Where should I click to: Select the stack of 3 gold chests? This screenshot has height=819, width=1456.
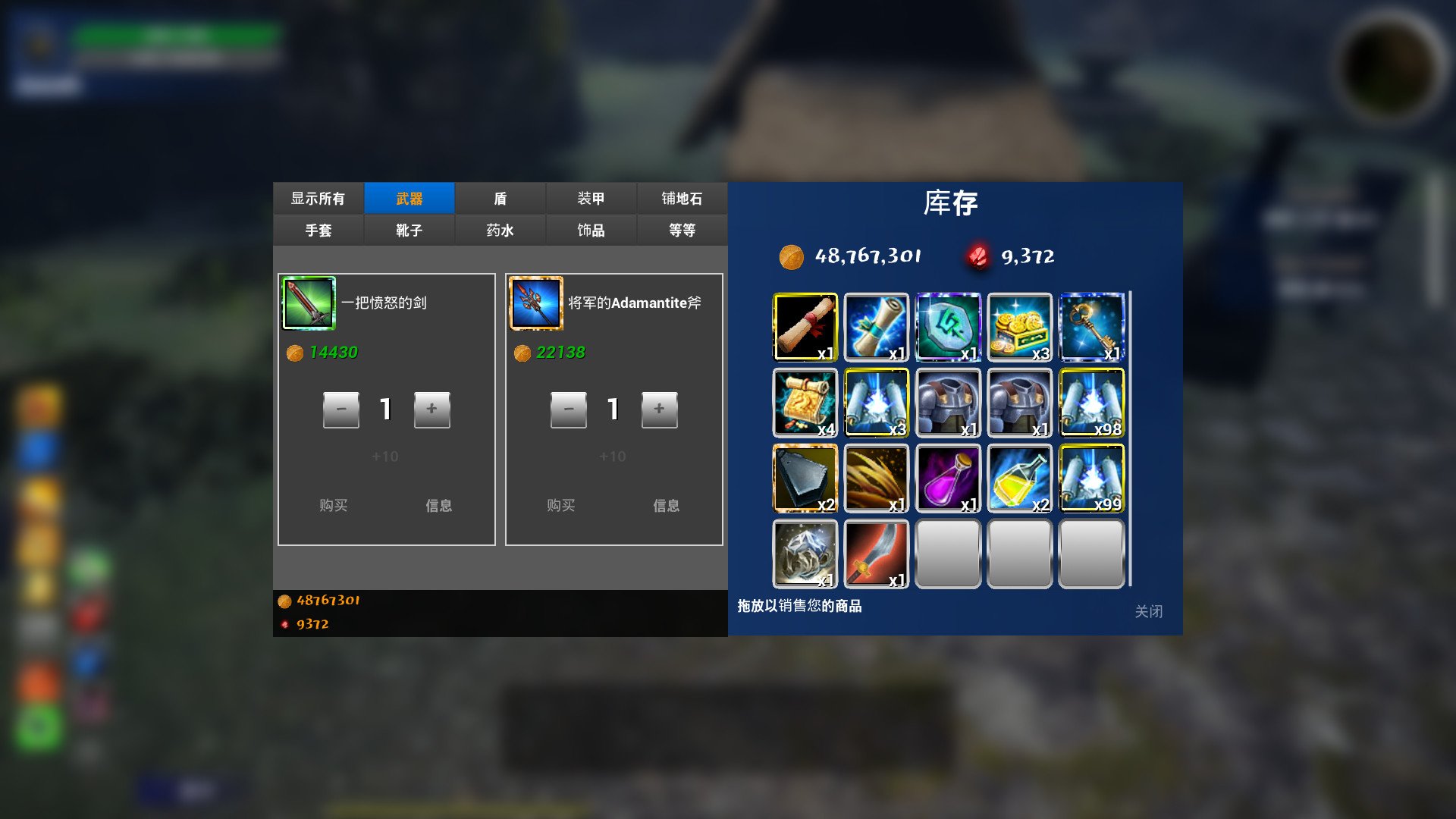click(1020, 326)
